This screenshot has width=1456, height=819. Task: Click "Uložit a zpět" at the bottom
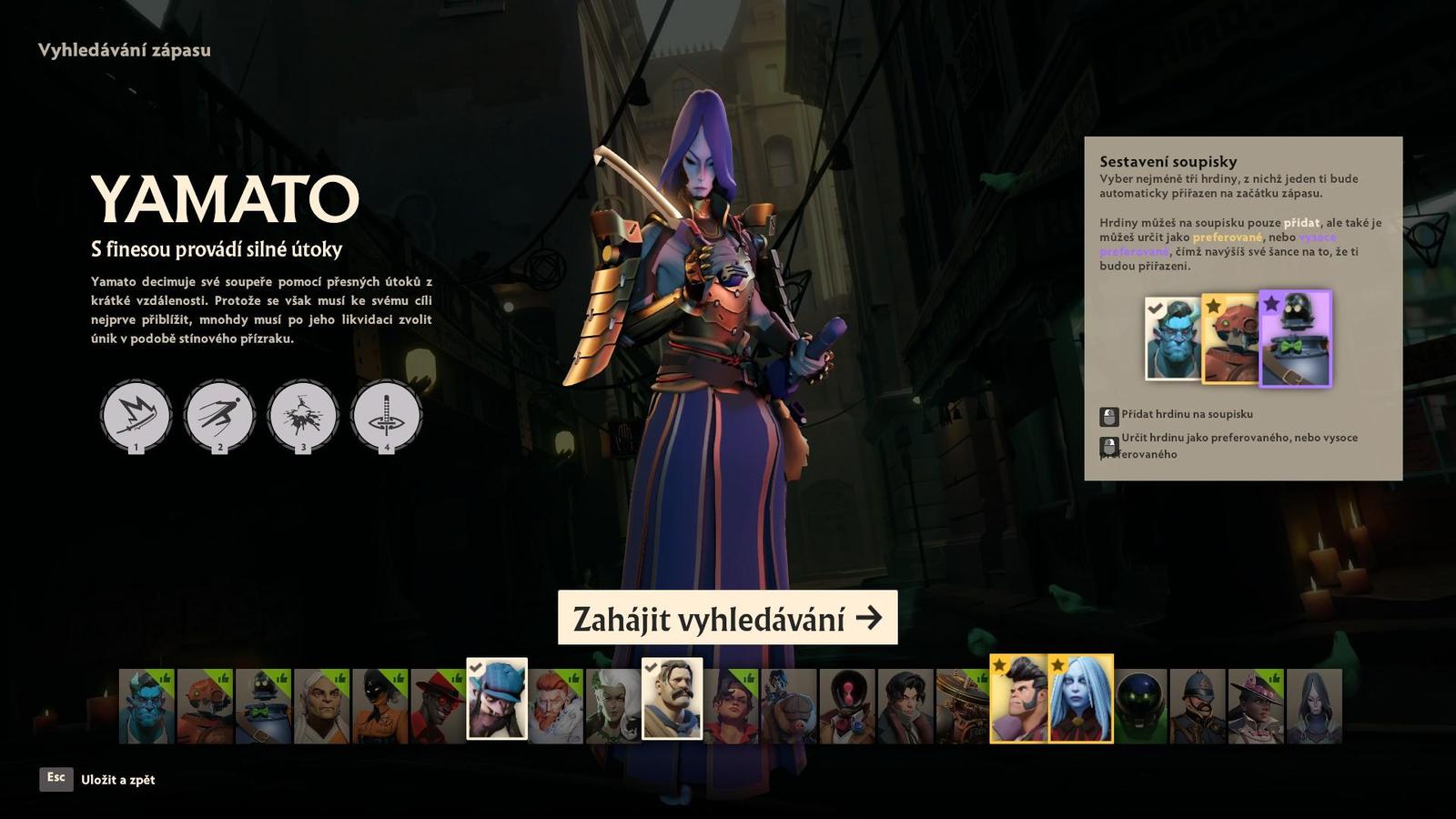118,780
